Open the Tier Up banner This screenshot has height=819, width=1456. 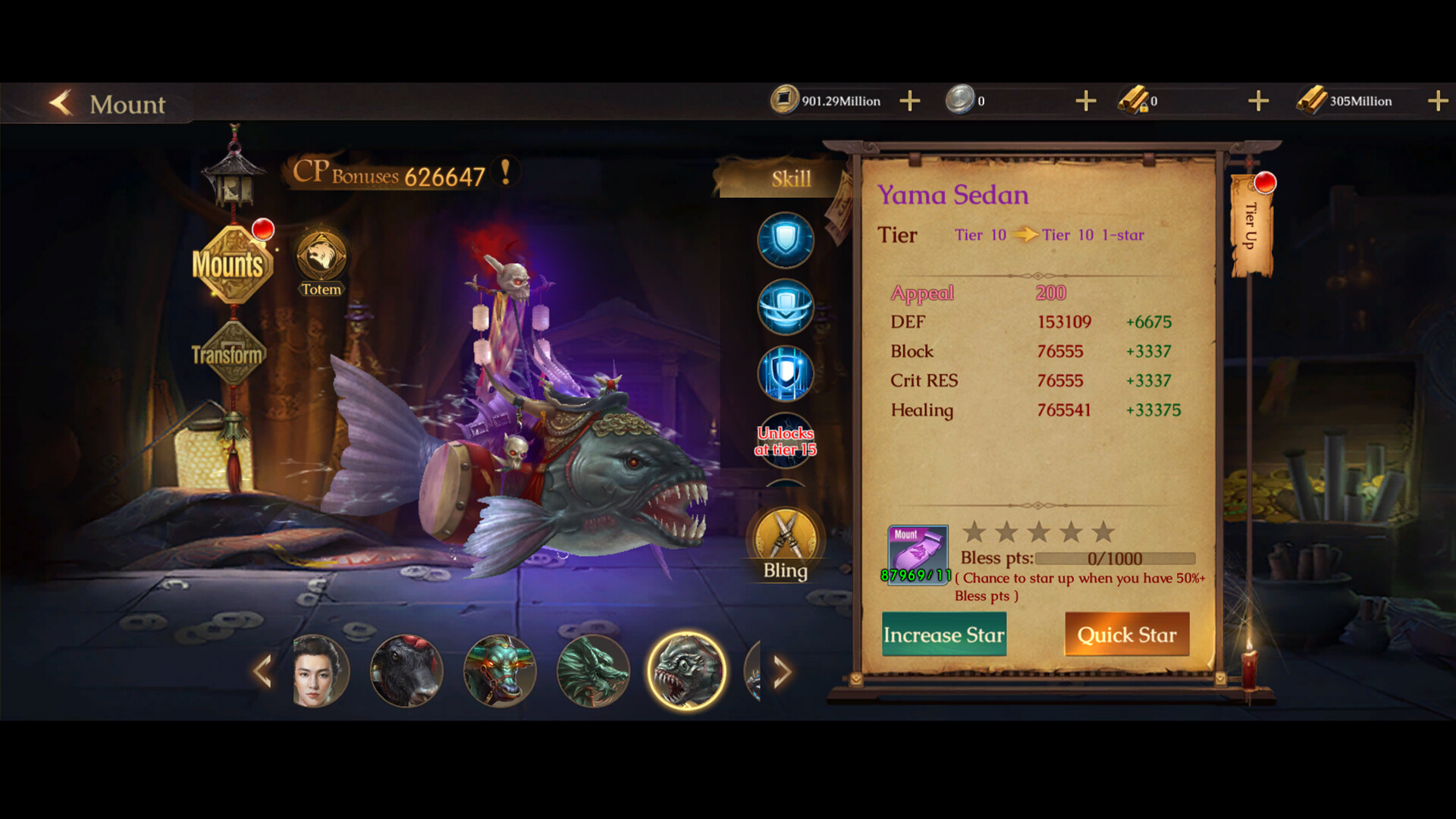point(1251,224)
